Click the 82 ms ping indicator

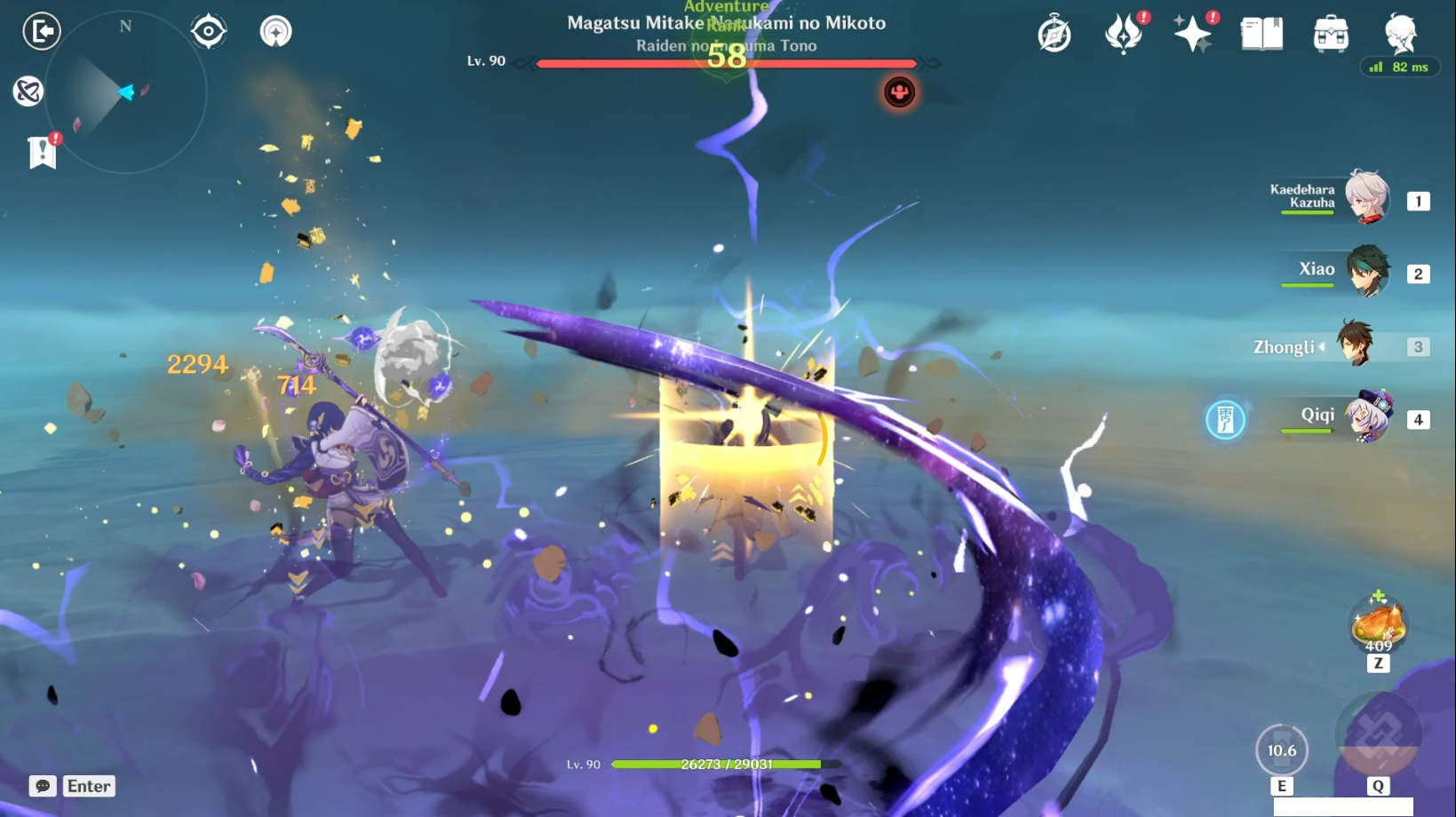(x=1398, y=66)
